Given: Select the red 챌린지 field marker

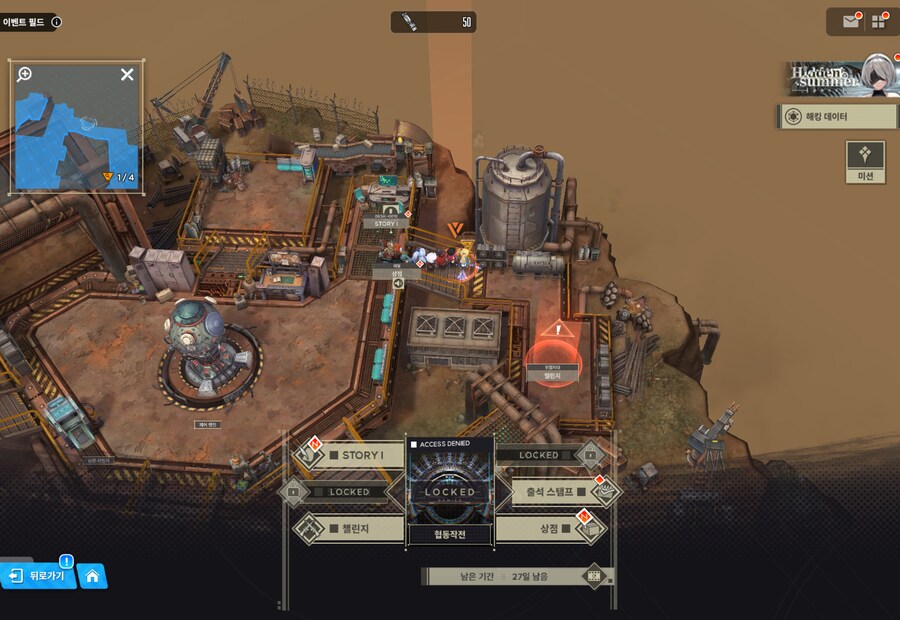Looking at the screenshot, I should (553, 352).
